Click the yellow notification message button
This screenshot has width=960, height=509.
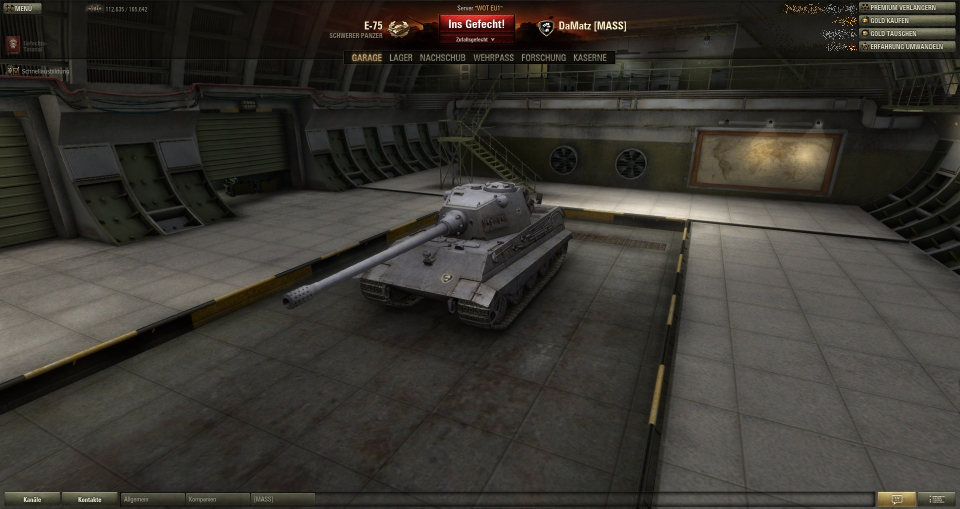(x=896, y=499)
